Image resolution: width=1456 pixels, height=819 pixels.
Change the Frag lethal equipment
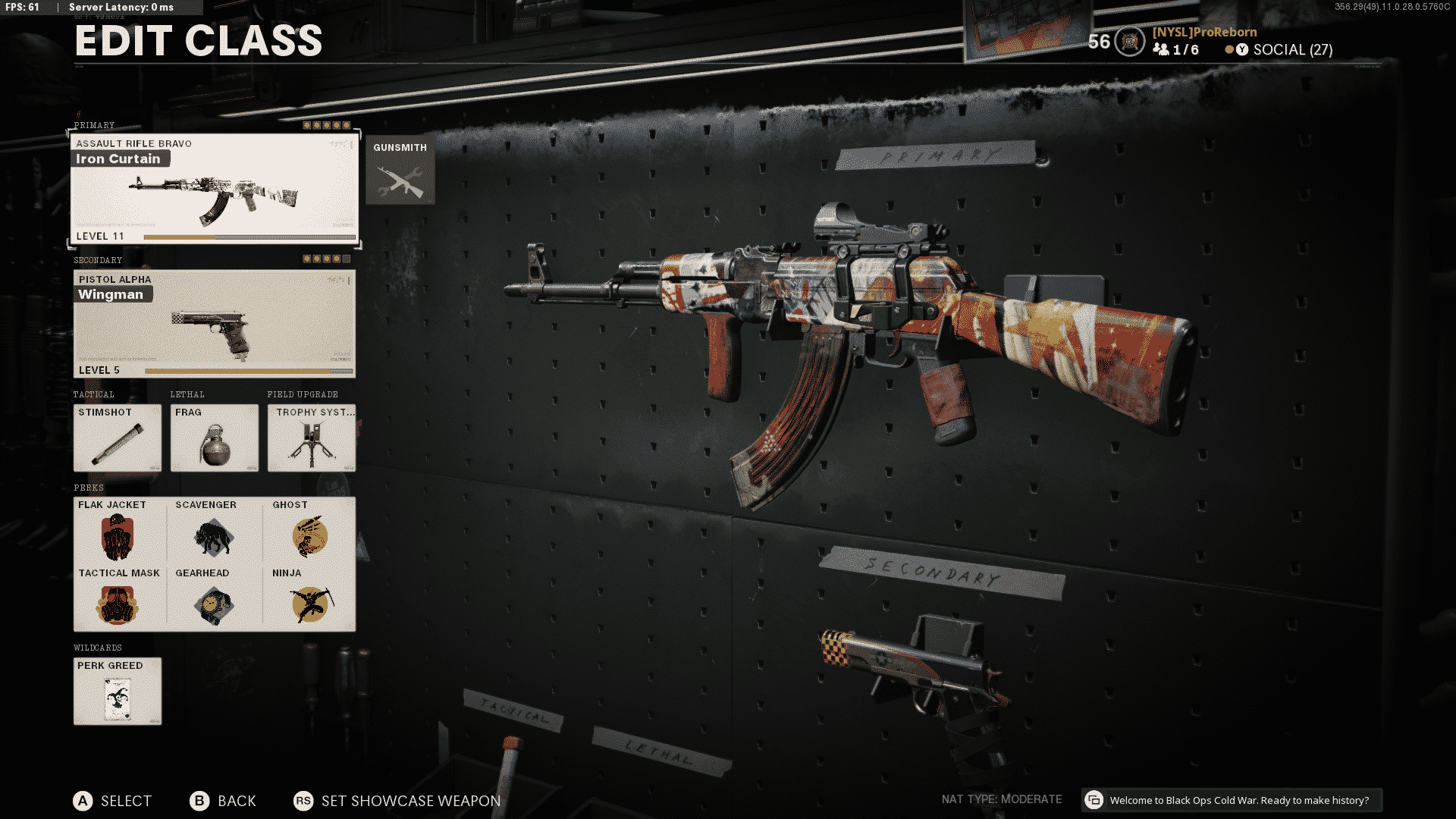point(215,438)
